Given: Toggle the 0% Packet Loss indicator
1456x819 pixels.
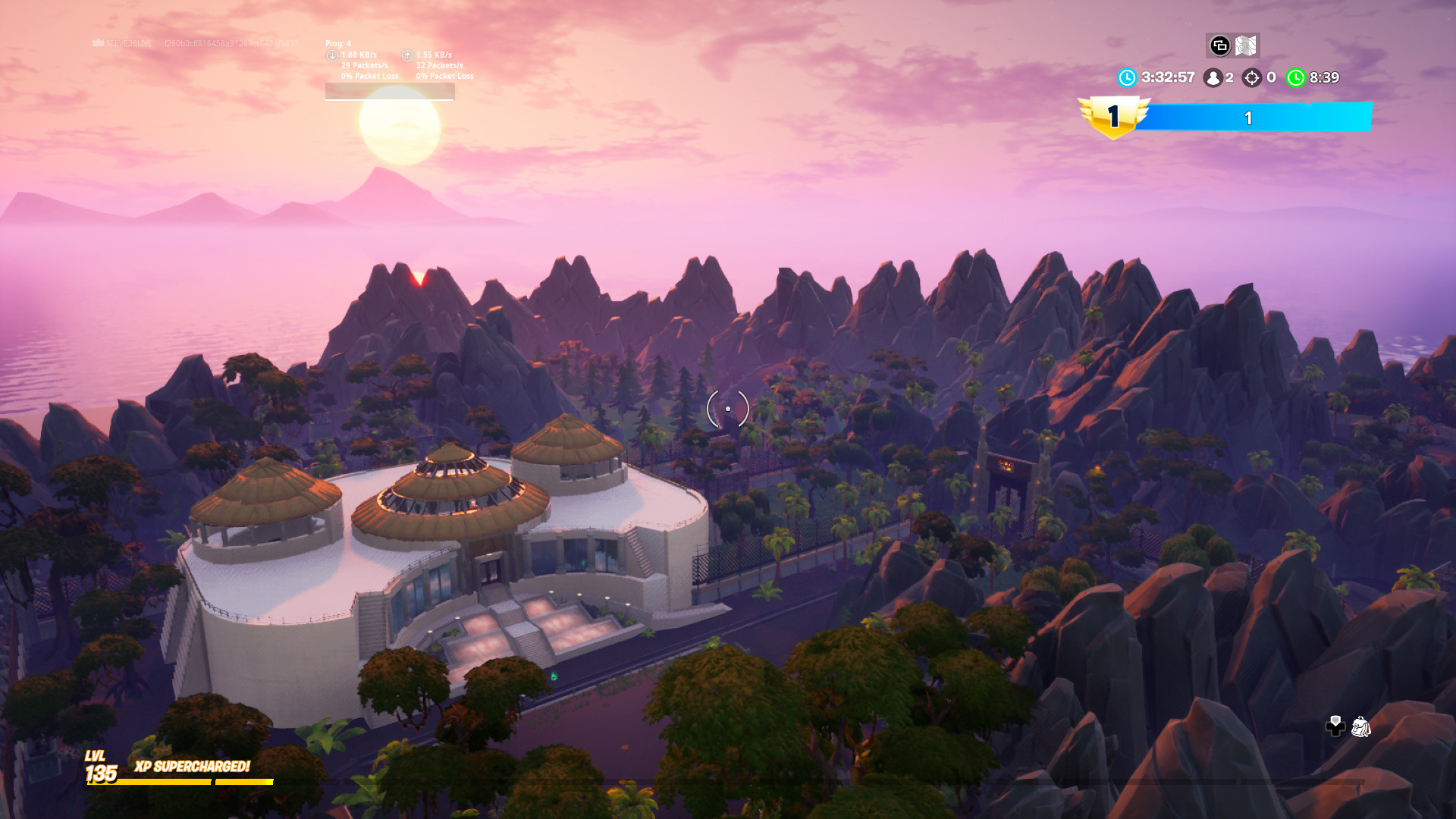Looking at the screenshot, I should [372, 76].
